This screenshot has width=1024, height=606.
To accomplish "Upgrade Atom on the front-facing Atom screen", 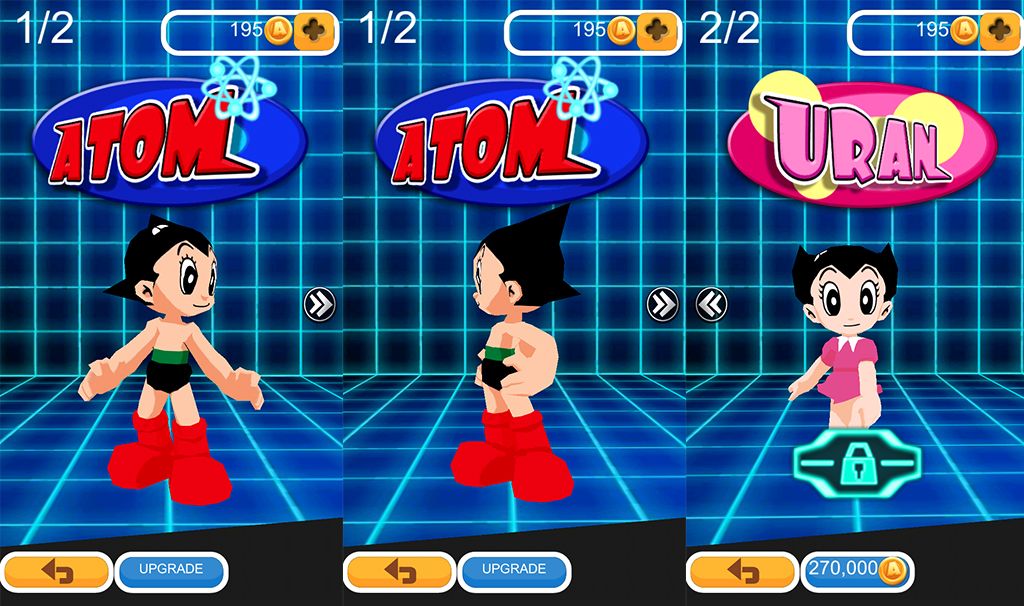I will pyautogui.click(x=171, y=570).
